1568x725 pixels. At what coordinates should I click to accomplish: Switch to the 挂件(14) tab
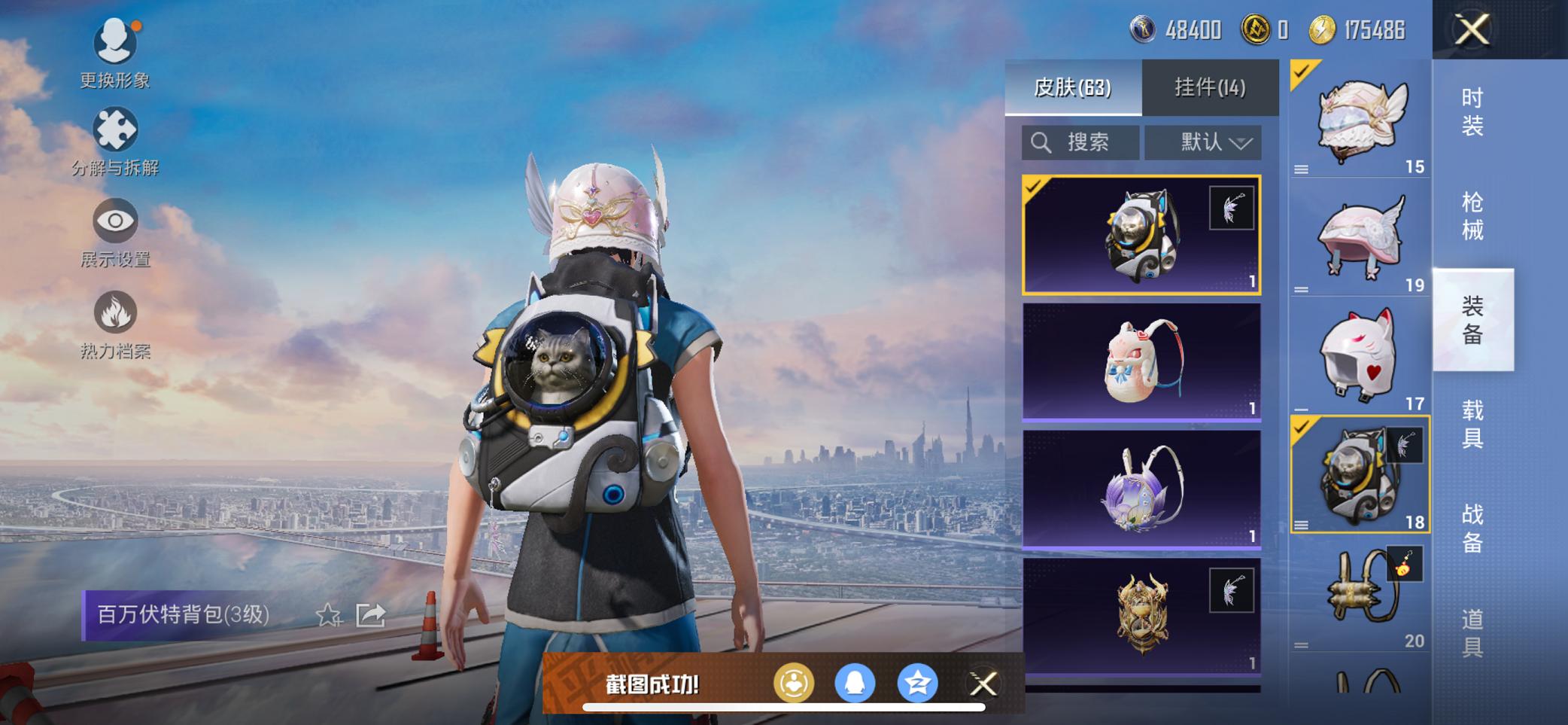[1211, 87]
